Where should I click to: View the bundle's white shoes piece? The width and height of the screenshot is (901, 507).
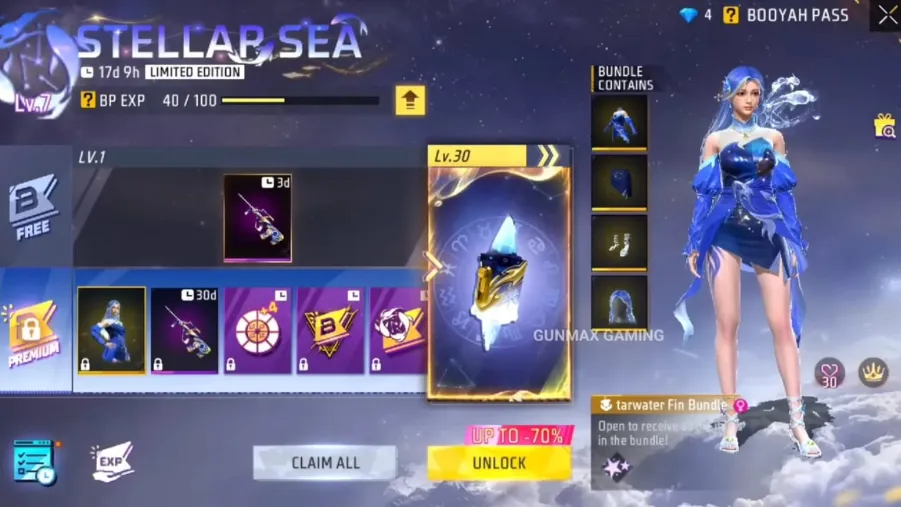click(x=619, y=243)
